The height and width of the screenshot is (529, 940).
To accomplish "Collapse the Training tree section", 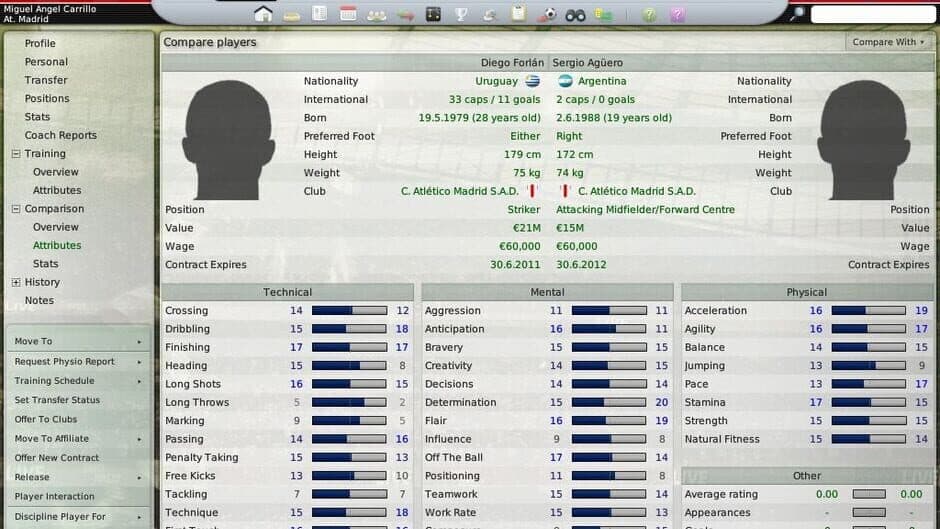I will coord(16,154).
